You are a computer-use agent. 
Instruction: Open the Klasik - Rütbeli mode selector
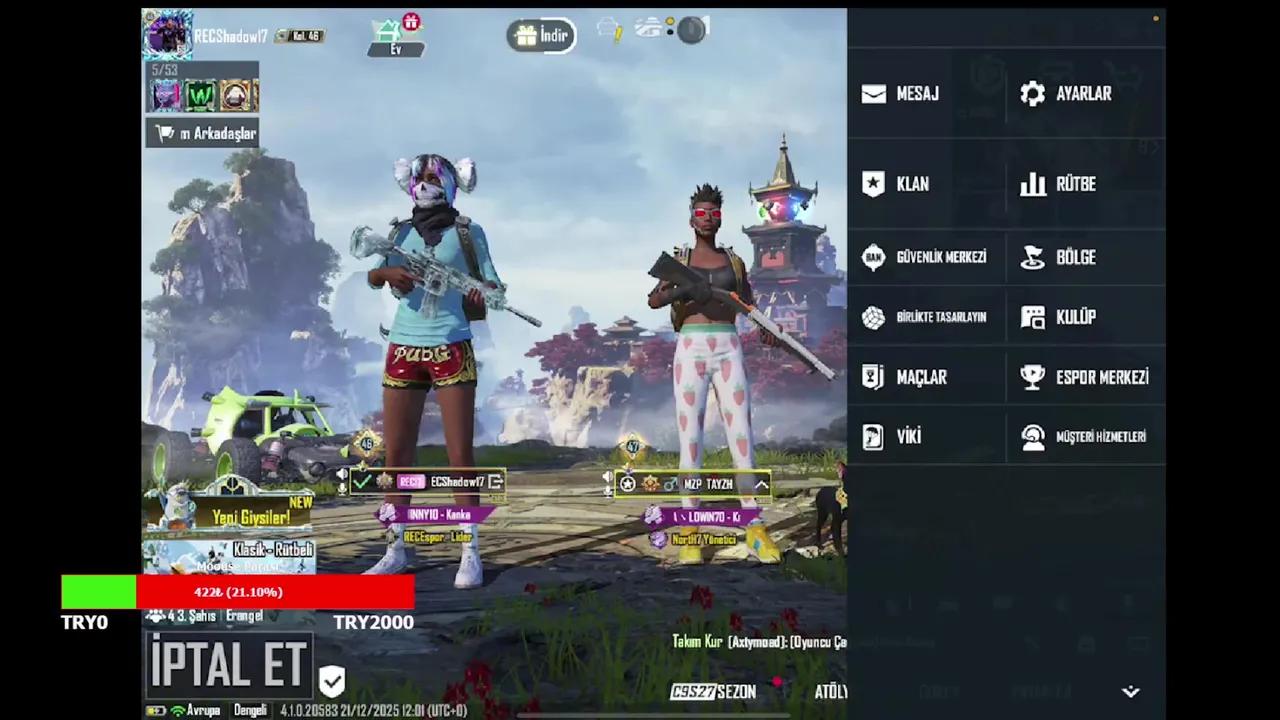coord(272,550)
